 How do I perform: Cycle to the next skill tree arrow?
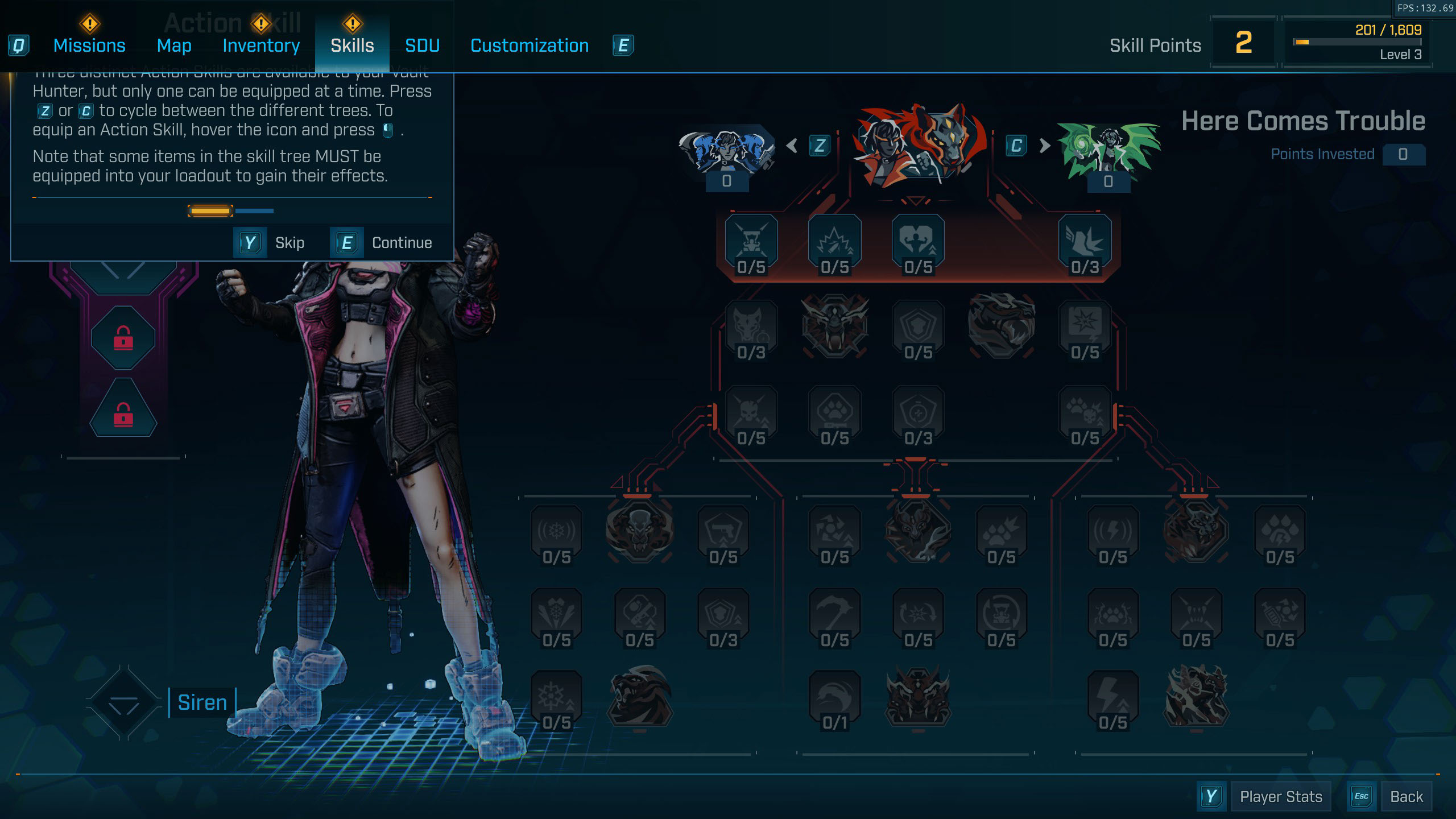pos(1044,146)
